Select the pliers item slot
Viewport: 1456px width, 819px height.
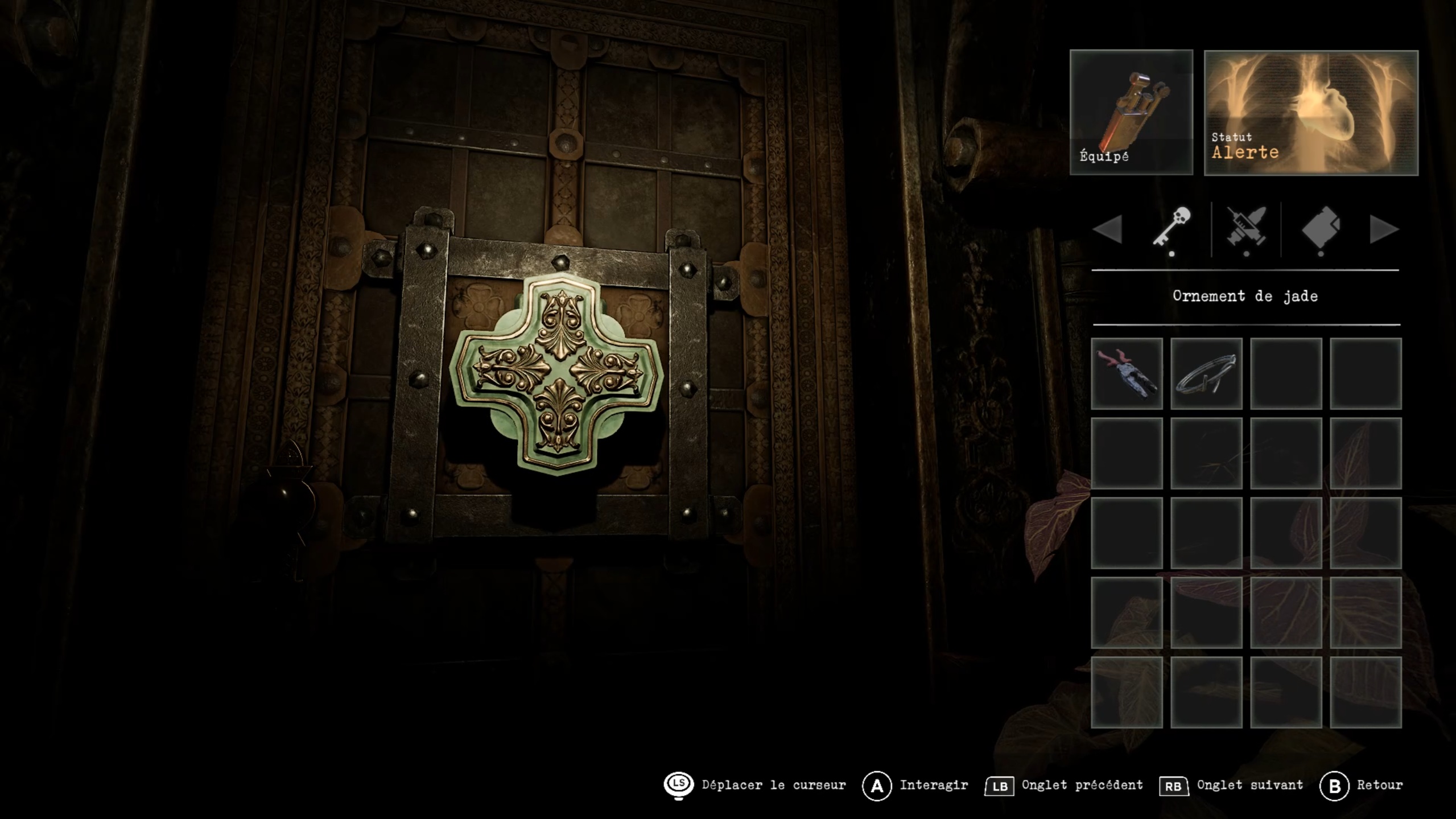(1127, 373)
